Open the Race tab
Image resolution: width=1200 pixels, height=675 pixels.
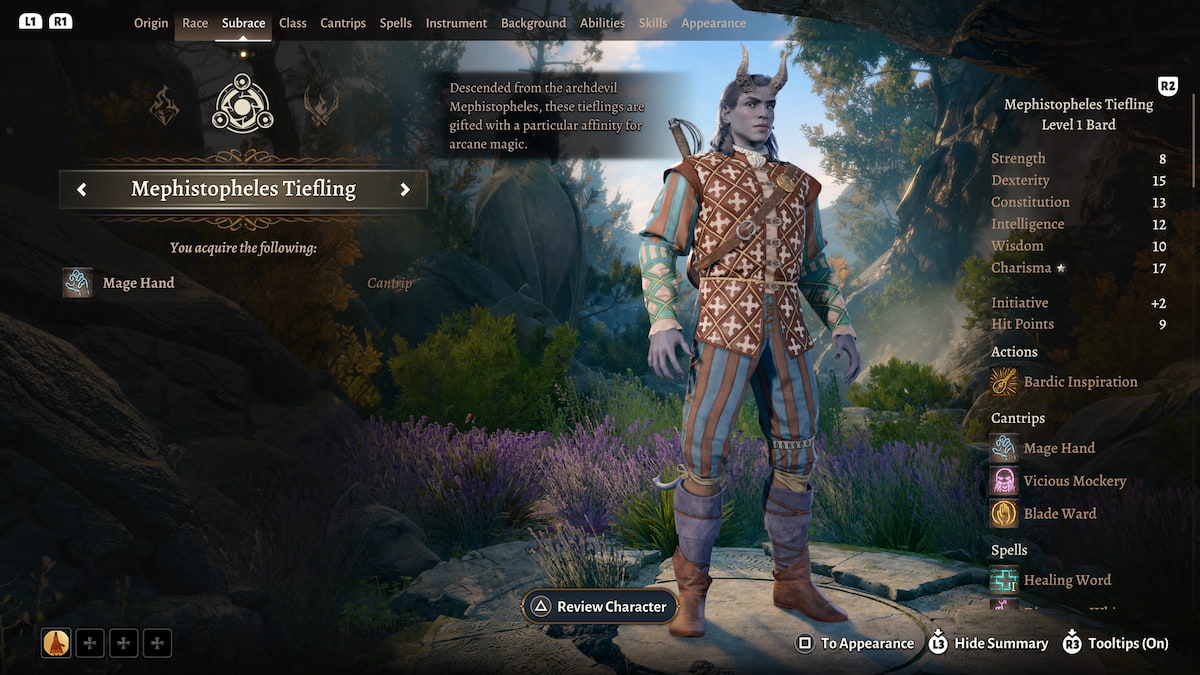coord(195,23)
